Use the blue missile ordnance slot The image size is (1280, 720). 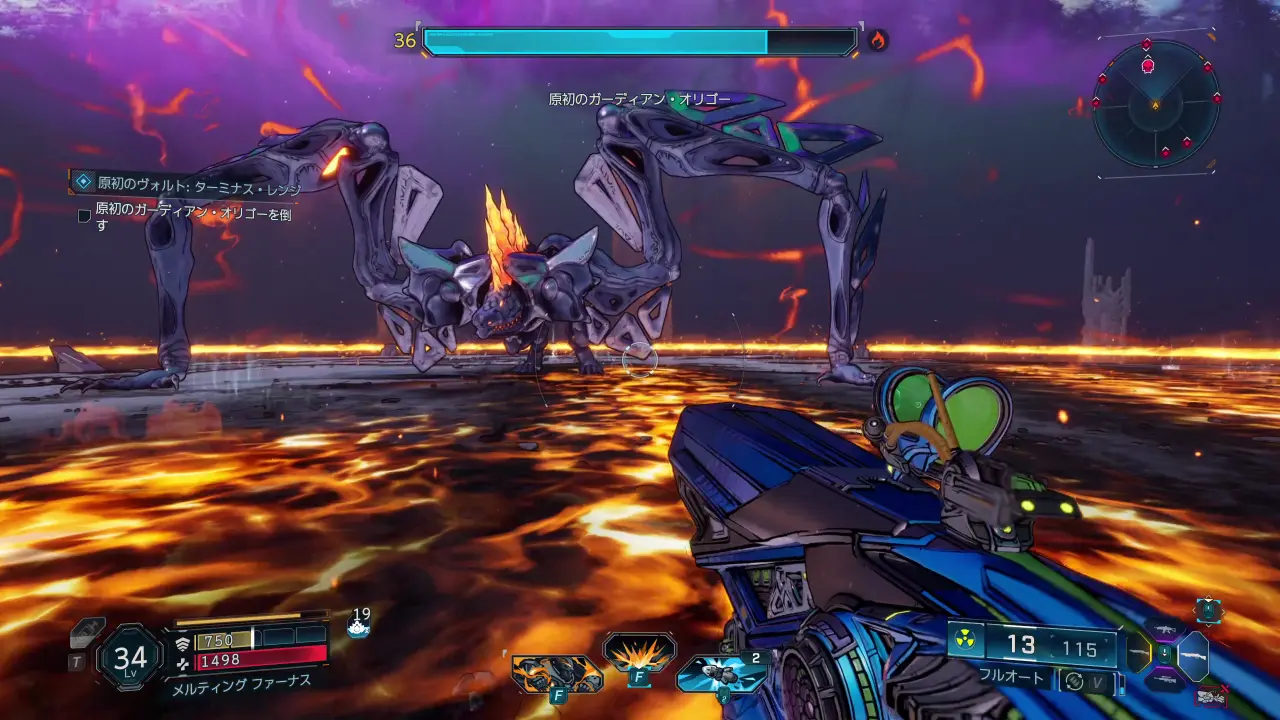coord(721,672)
